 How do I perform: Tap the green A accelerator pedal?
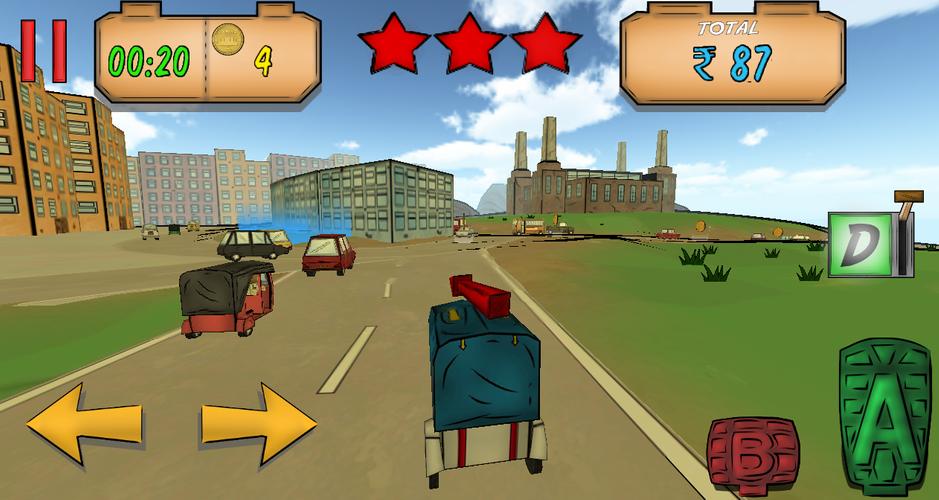(x=884, y=412)
